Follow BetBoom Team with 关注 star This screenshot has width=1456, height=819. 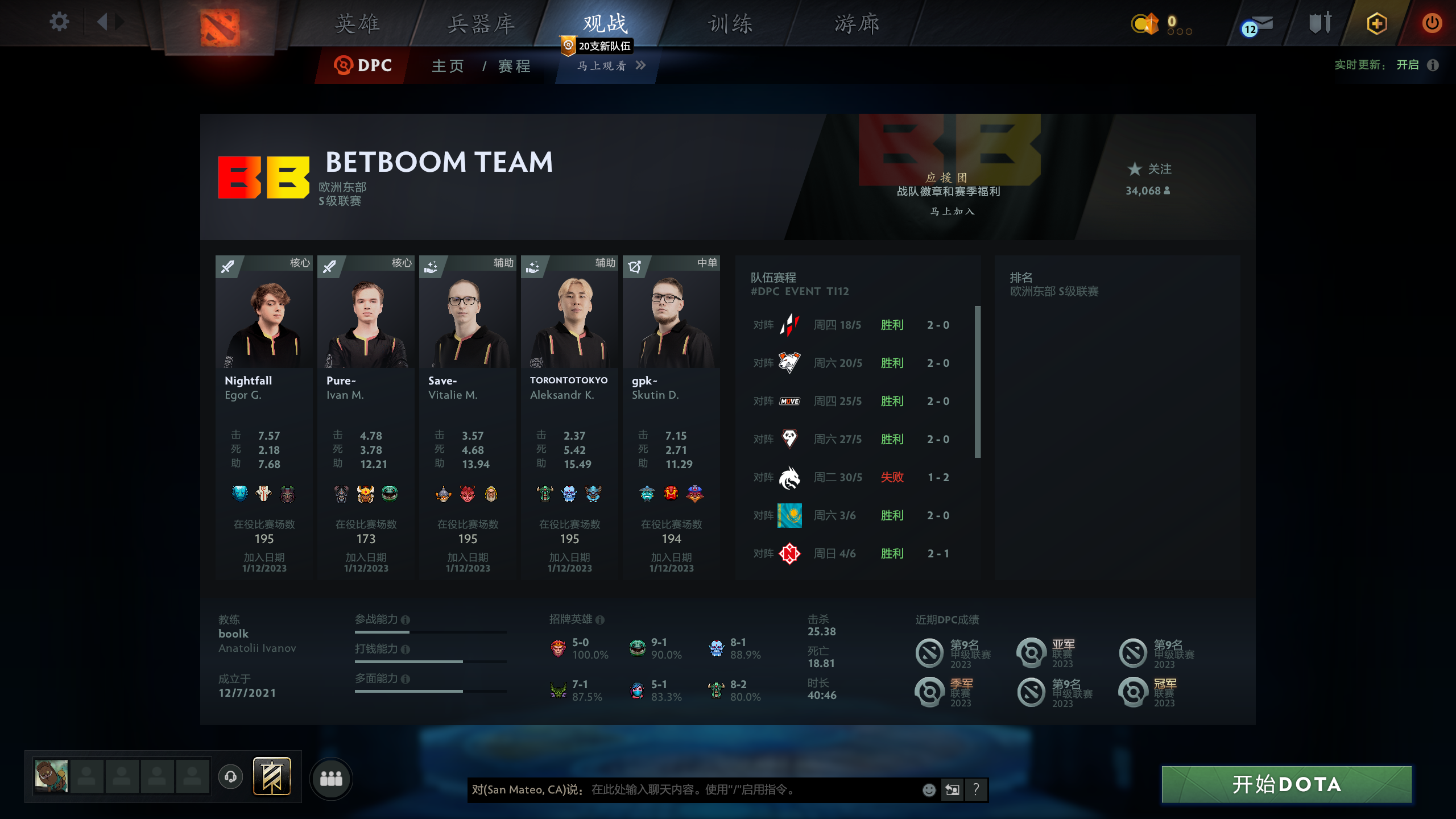tap(1149, 169)
